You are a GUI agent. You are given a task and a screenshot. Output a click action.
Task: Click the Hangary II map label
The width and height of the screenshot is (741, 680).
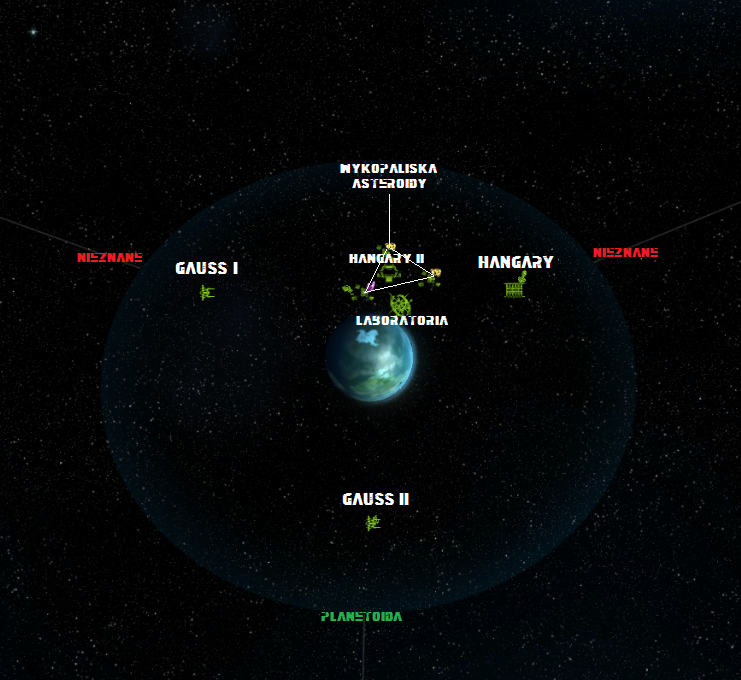386,258
